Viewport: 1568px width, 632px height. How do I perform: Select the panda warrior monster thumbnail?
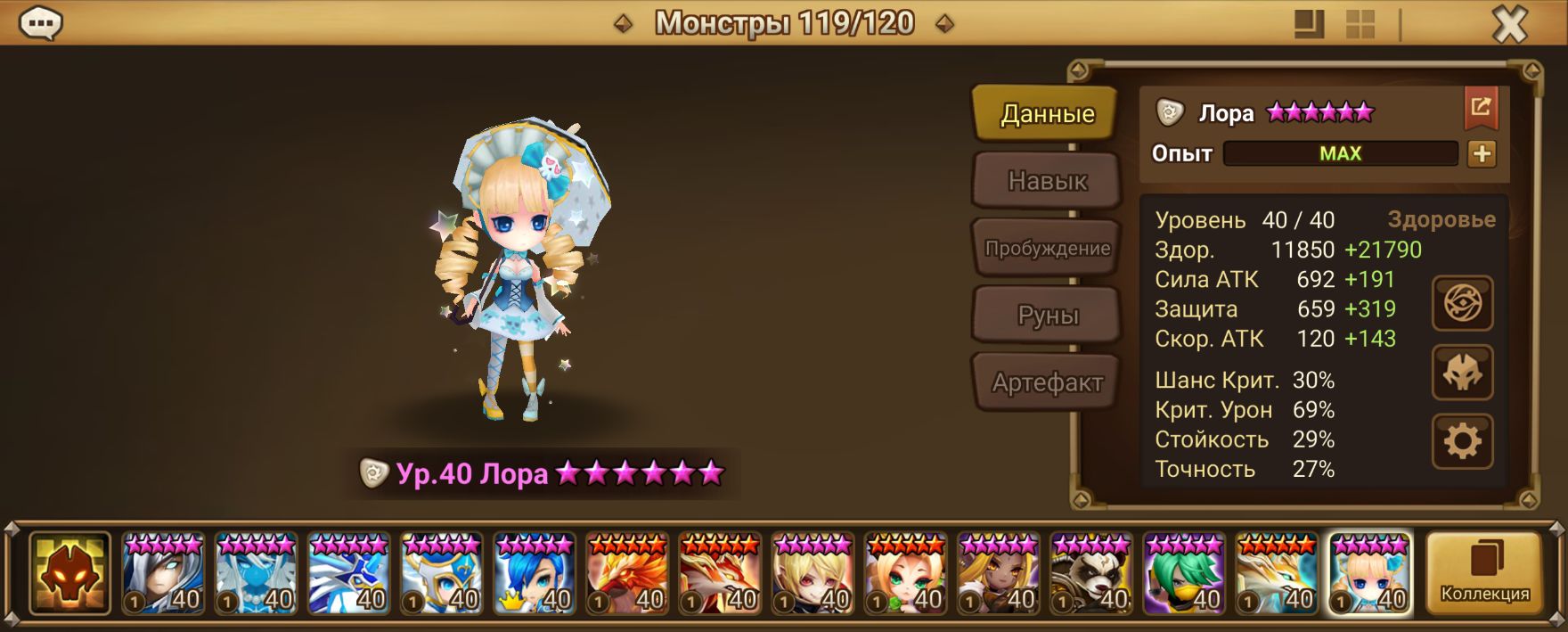tap(1091, 575)
